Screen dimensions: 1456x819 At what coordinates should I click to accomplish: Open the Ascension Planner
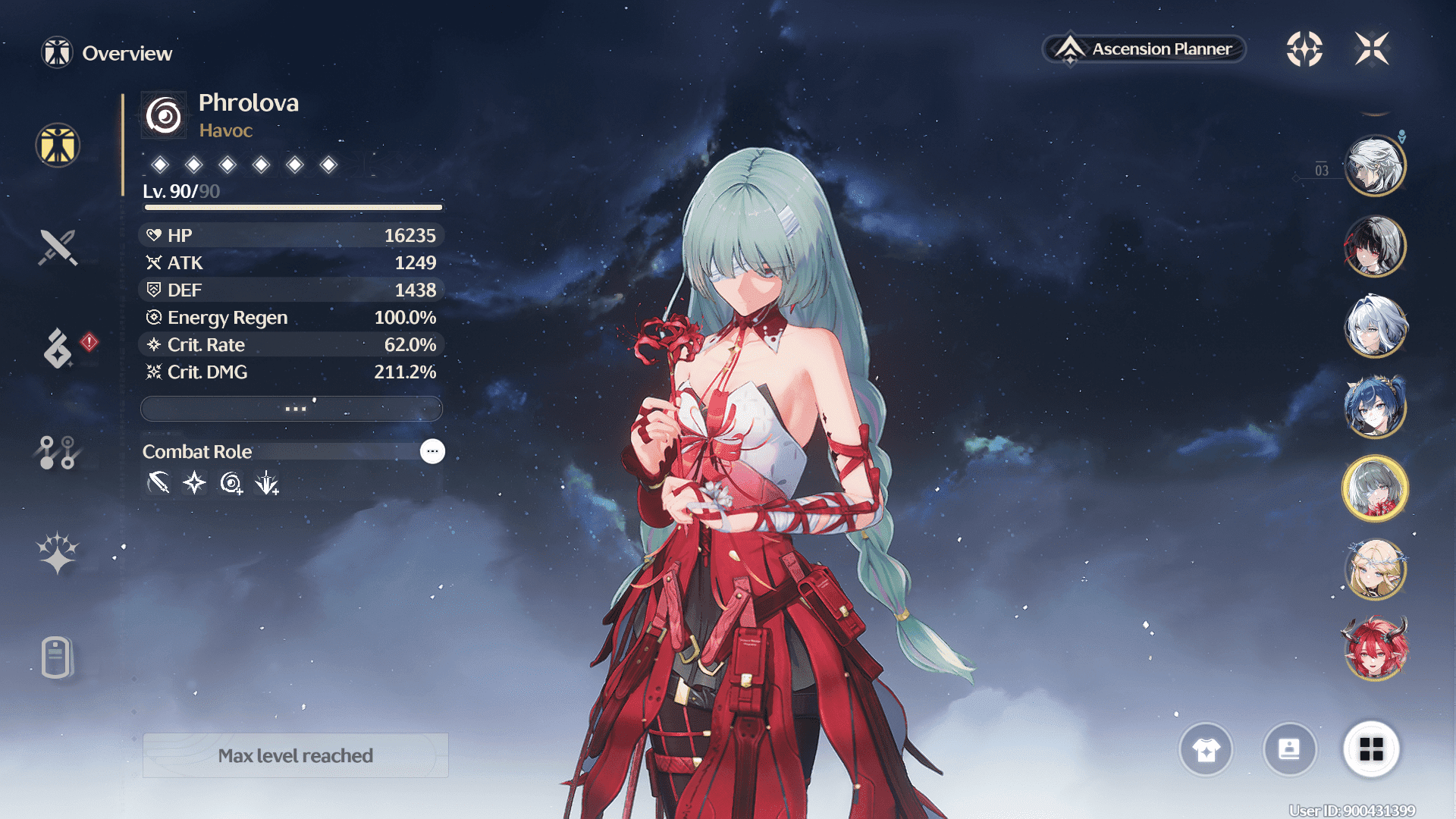1144,49
